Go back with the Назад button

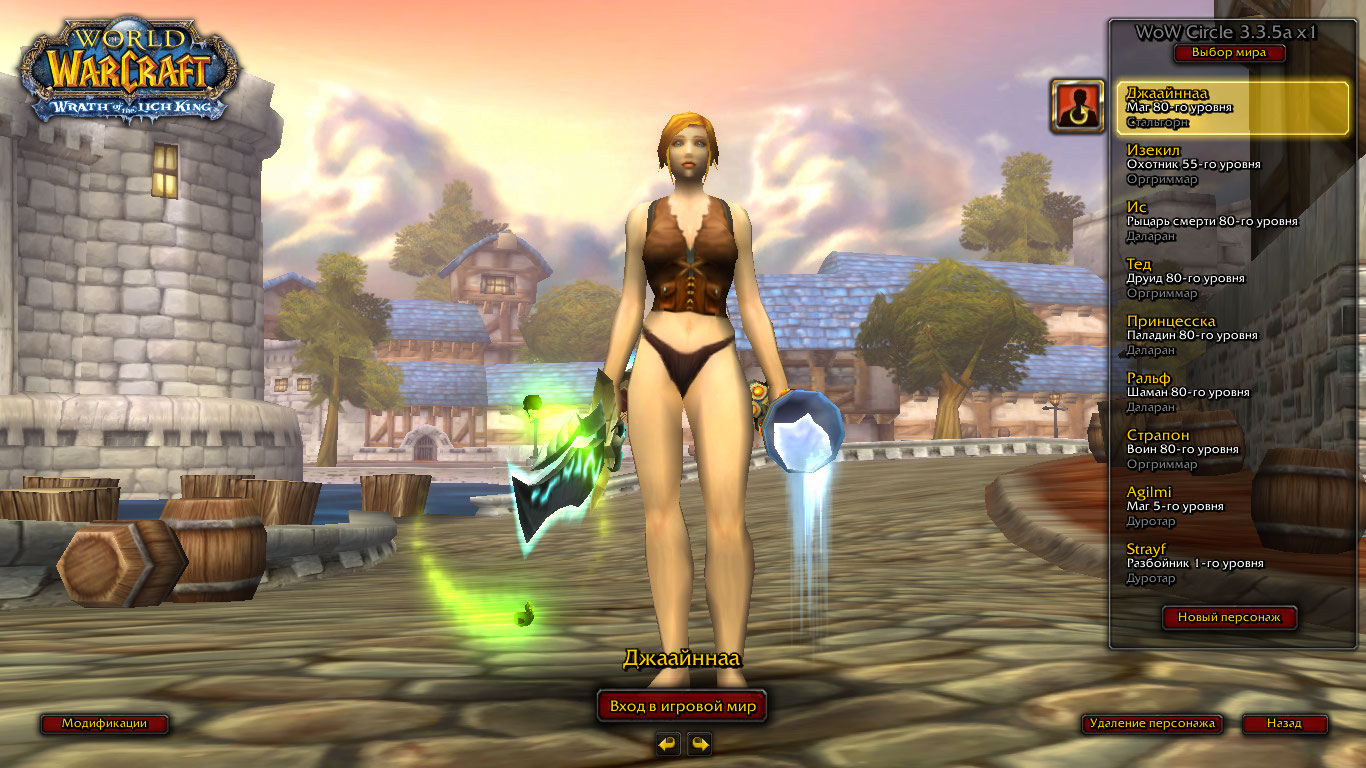click(1284, 723)
